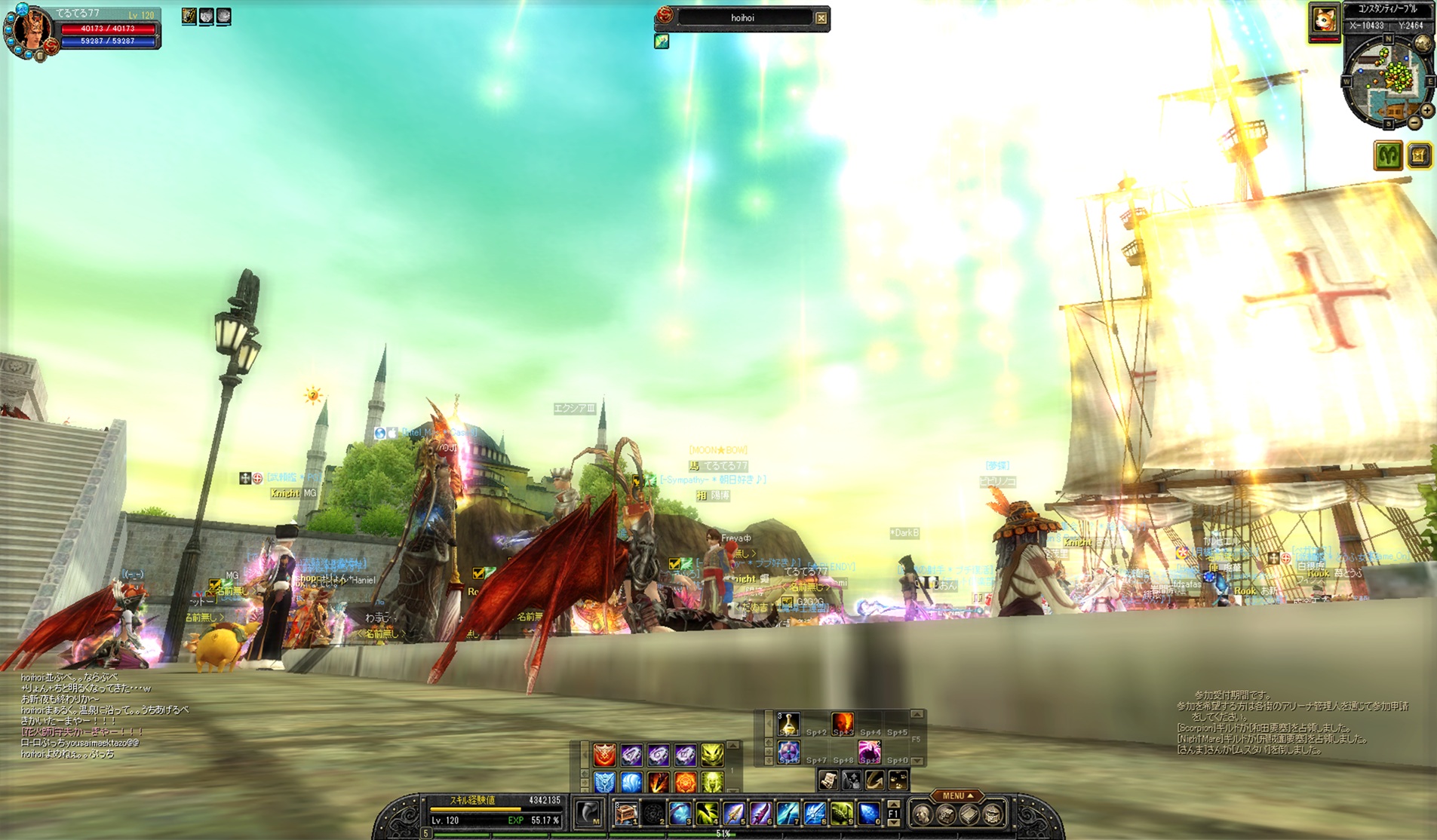Zoom out the minimap with the minus button

(x=1414, y=122)
